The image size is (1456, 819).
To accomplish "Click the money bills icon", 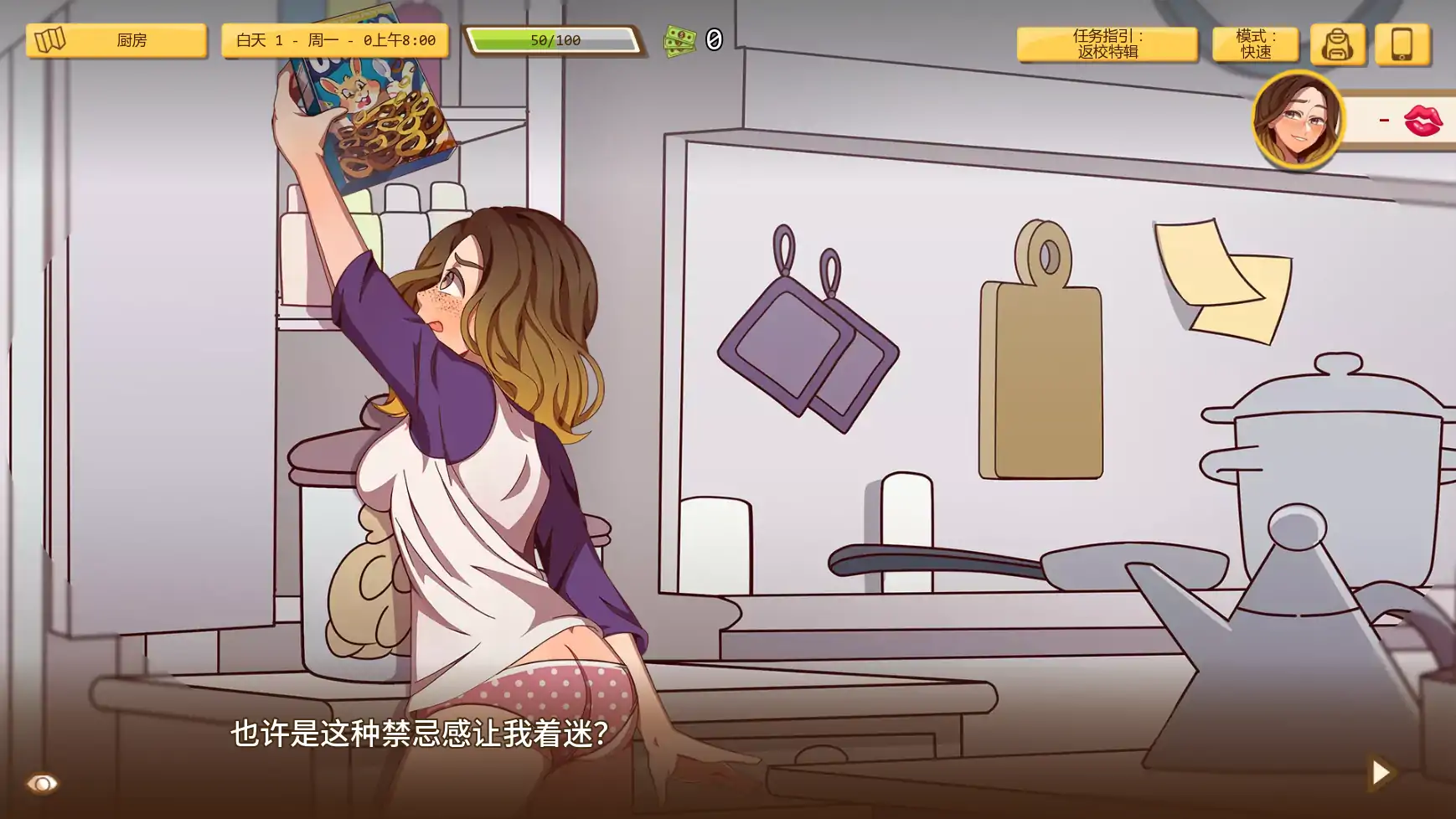I will (x=679, y=39).
